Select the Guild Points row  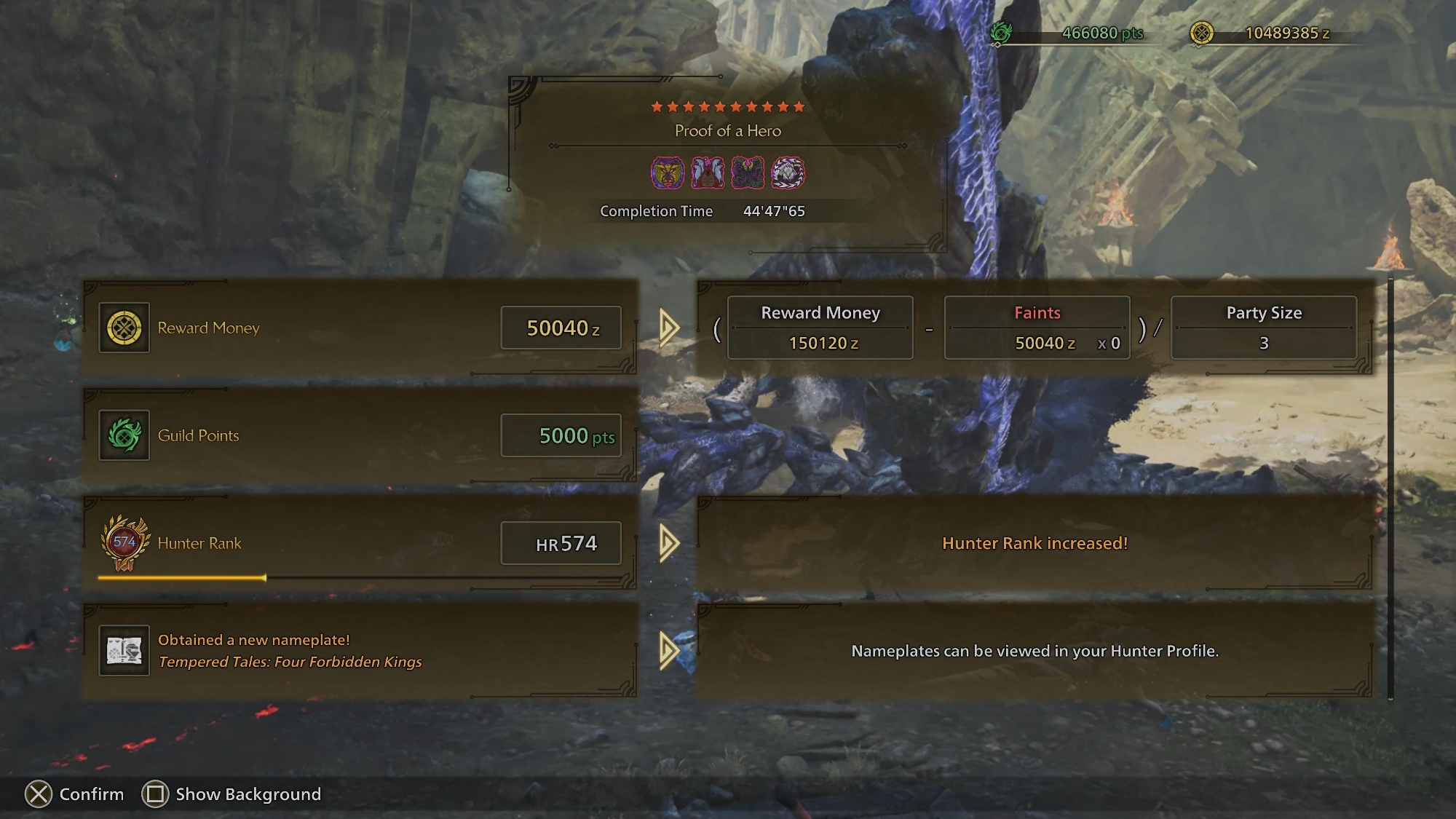coord(360,435)
